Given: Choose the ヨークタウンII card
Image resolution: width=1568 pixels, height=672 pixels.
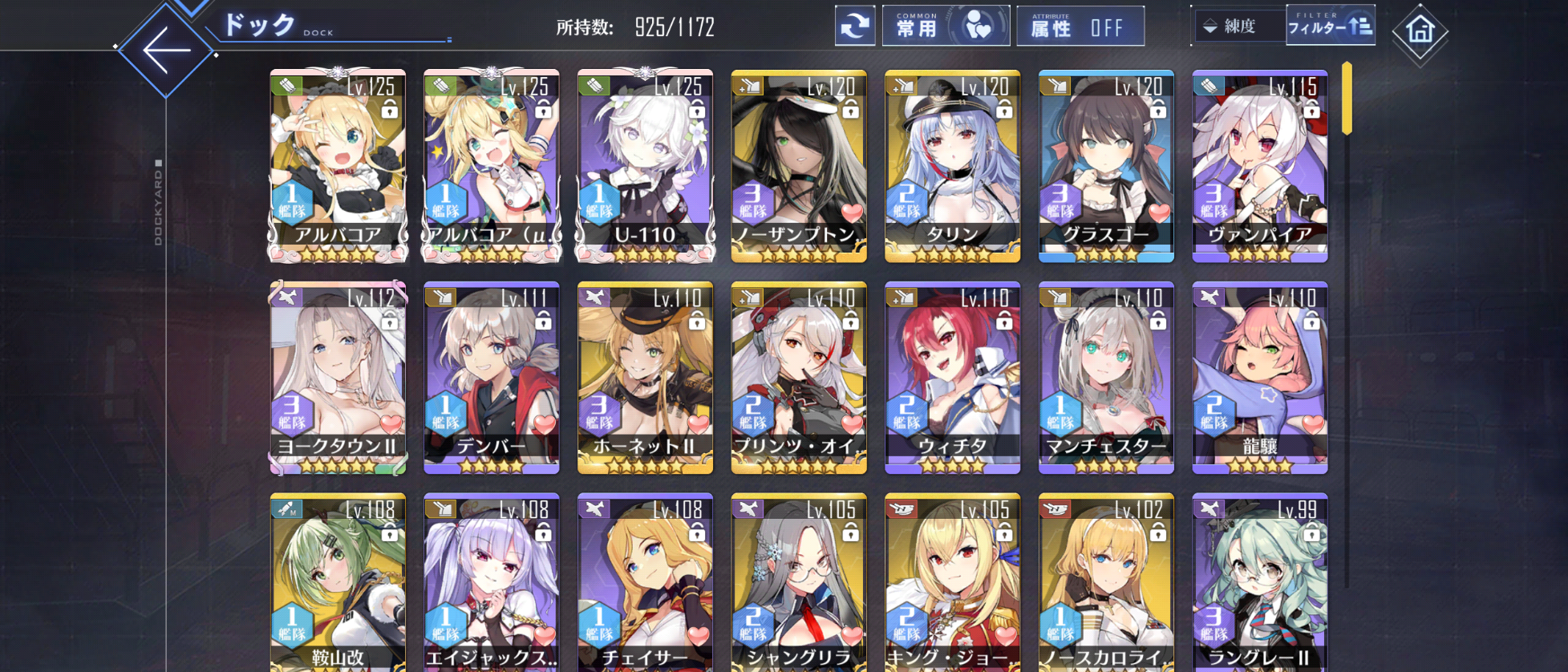Looking at the screenshot, I should pos(338,378).
